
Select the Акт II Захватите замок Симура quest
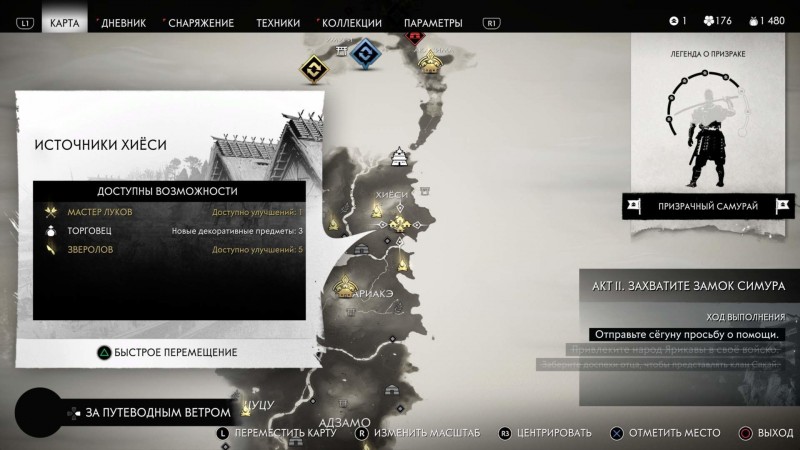click(x=689, y=286)
